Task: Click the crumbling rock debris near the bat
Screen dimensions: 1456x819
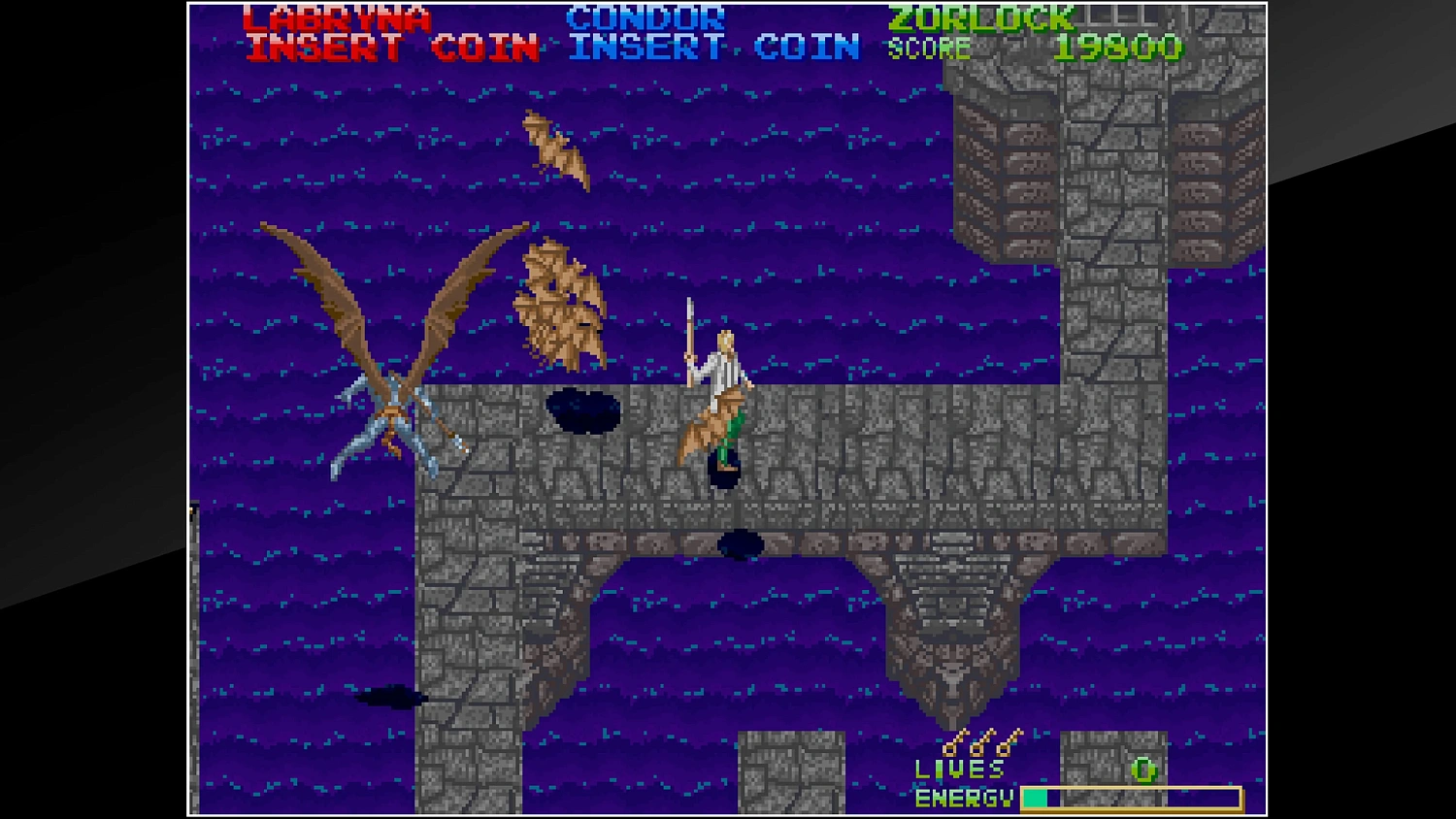Action: 563,311
